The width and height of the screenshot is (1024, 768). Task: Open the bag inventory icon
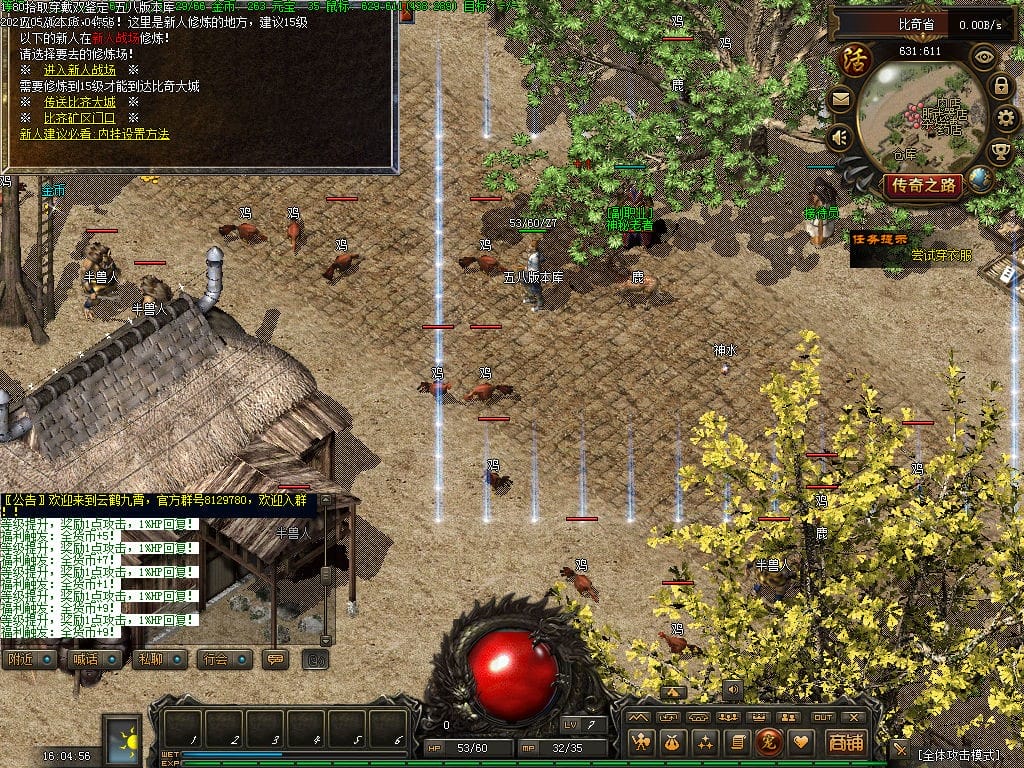point(674,742)
